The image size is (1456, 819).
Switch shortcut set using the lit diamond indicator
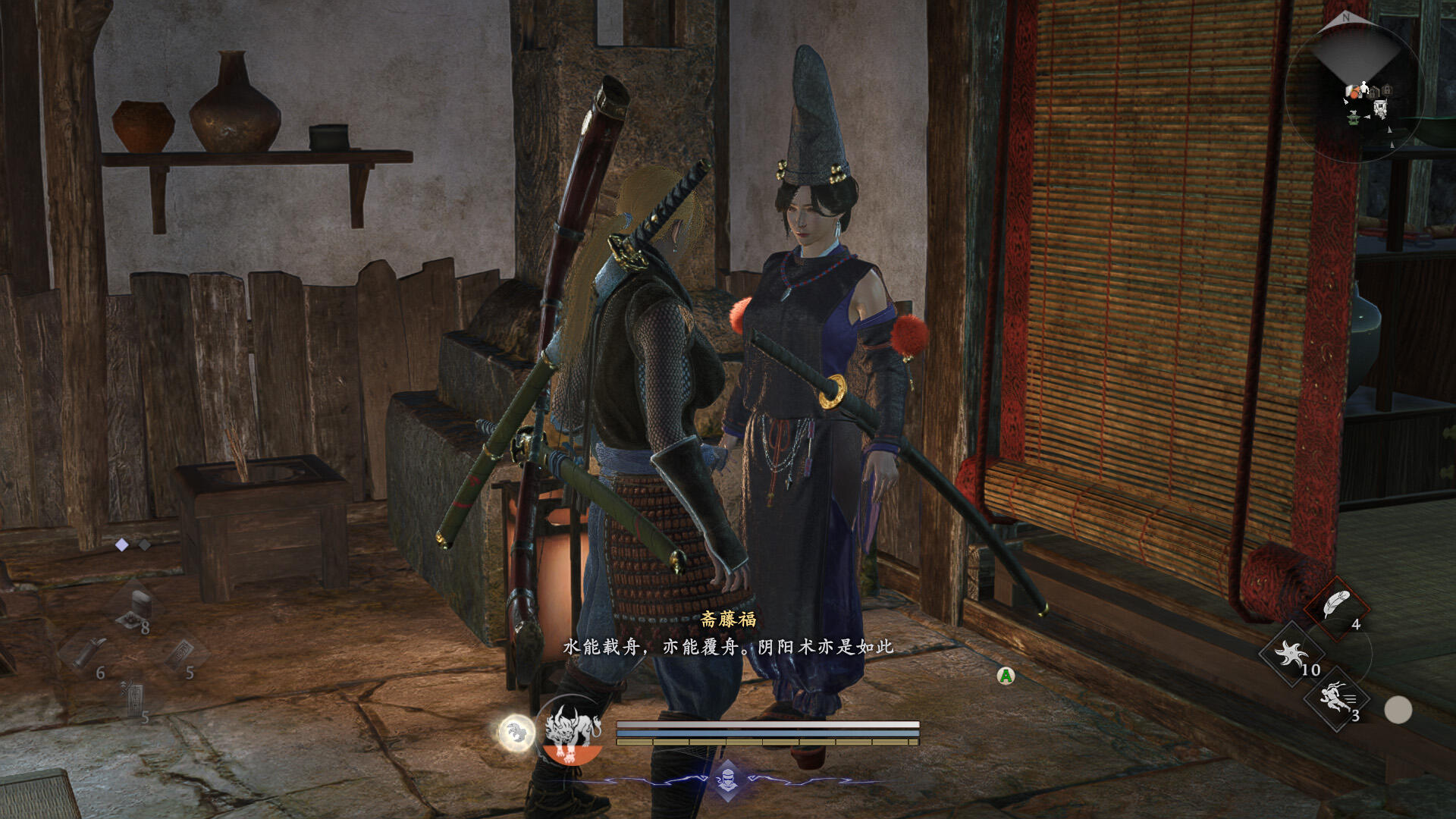[121, 544]
